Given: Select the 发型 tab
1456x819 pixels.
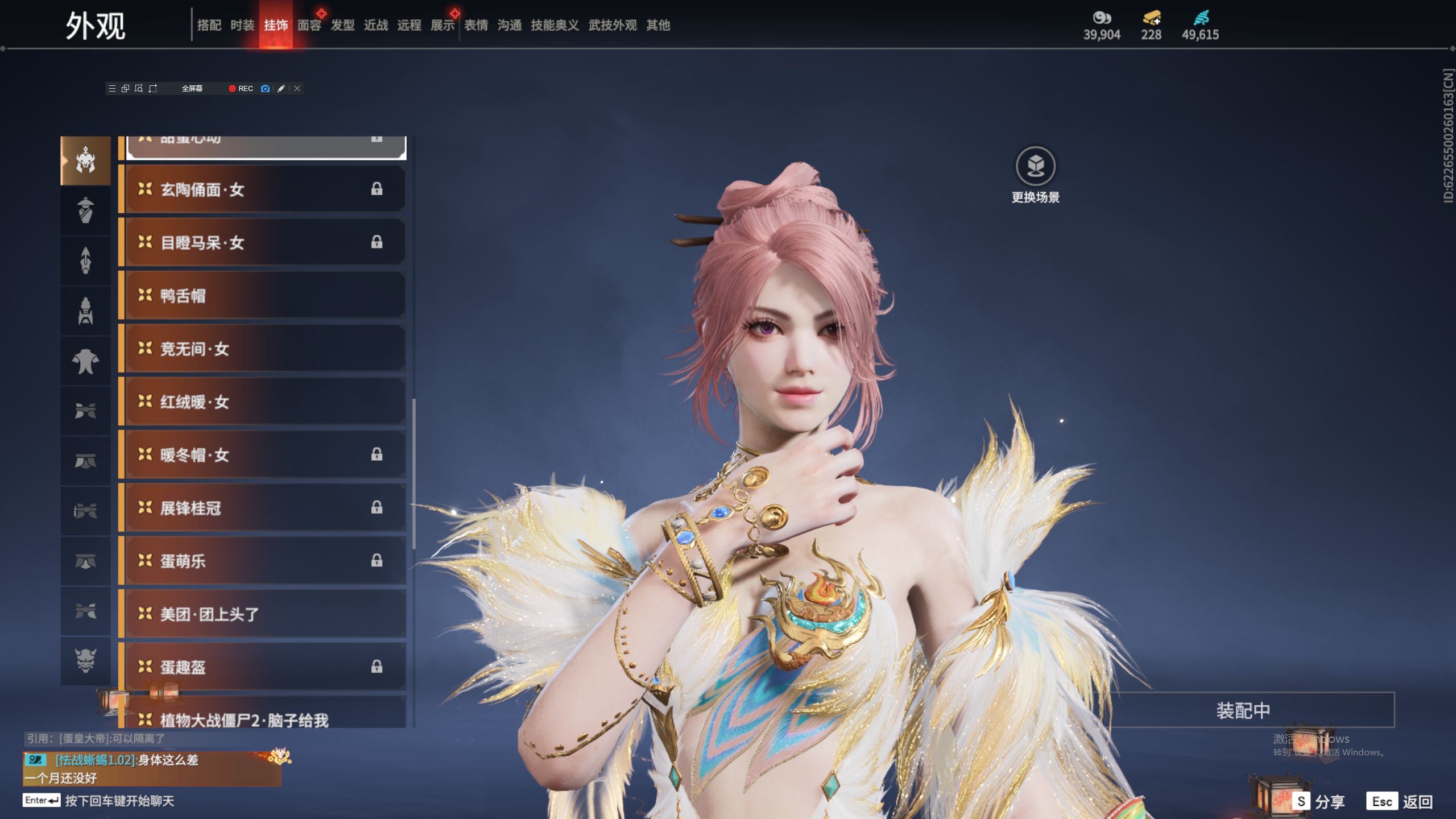Looking at the screenshot, I should (342, 25).
